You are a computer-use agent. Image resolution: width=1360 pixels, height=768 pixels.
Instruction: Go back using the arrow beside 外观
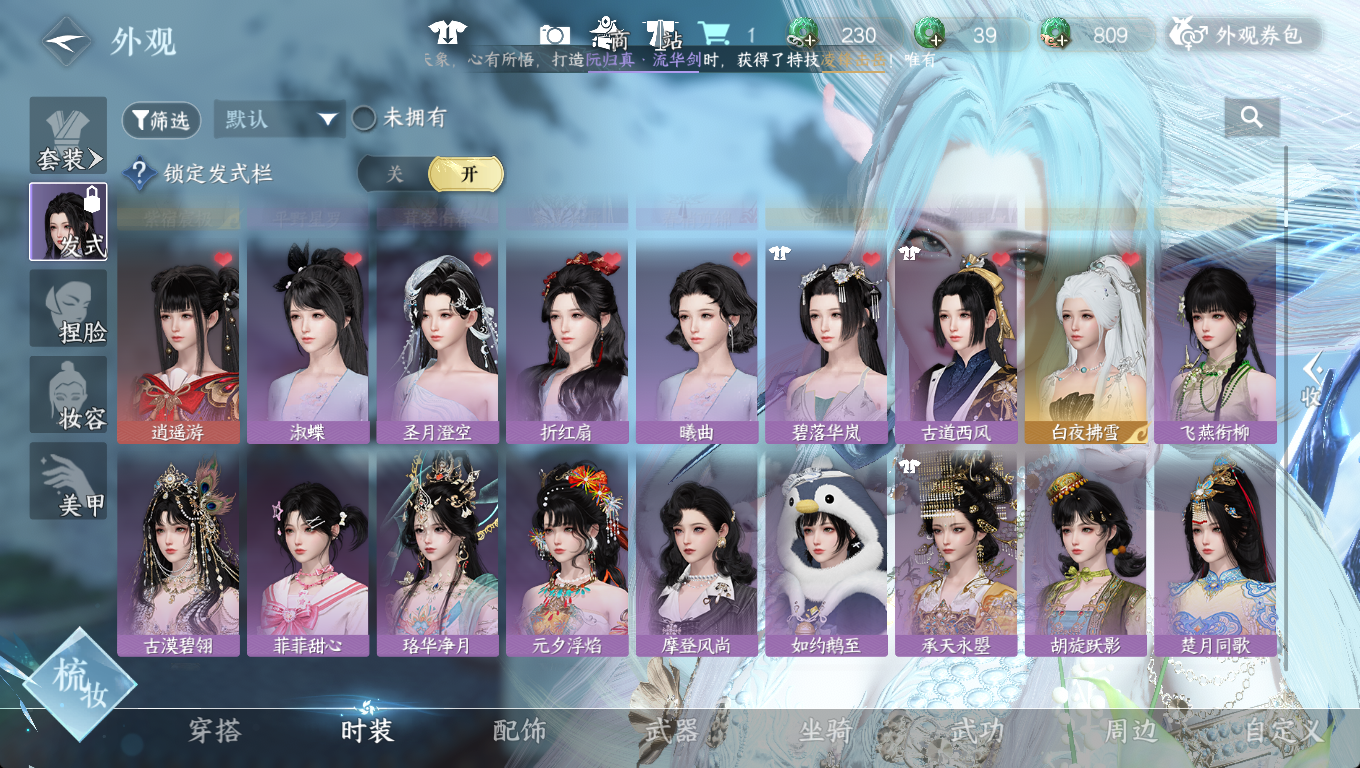[67, 41]
